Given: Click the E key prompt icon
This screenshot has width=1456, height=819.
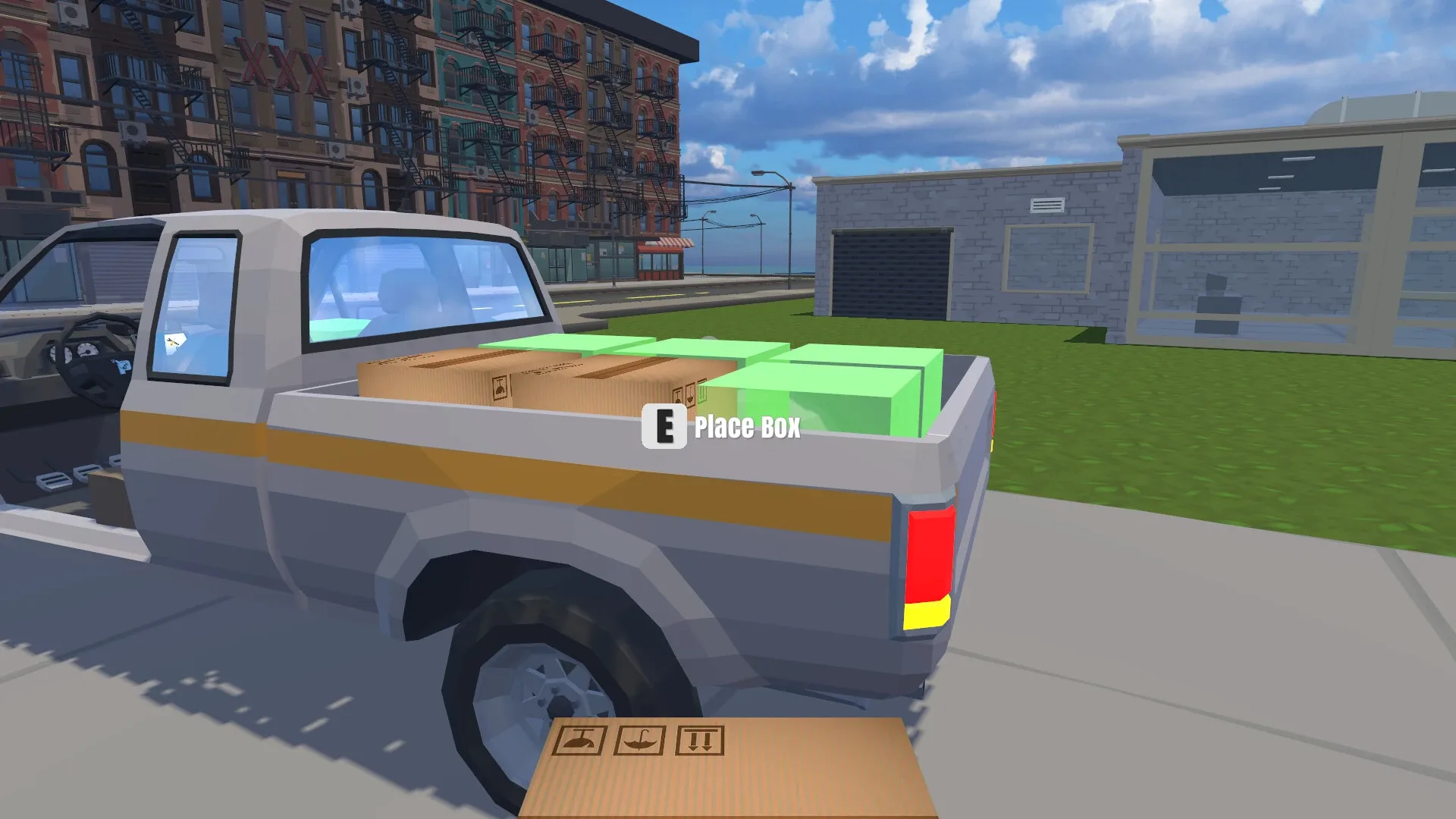Looking at the screenshot, I should (665, 428).
